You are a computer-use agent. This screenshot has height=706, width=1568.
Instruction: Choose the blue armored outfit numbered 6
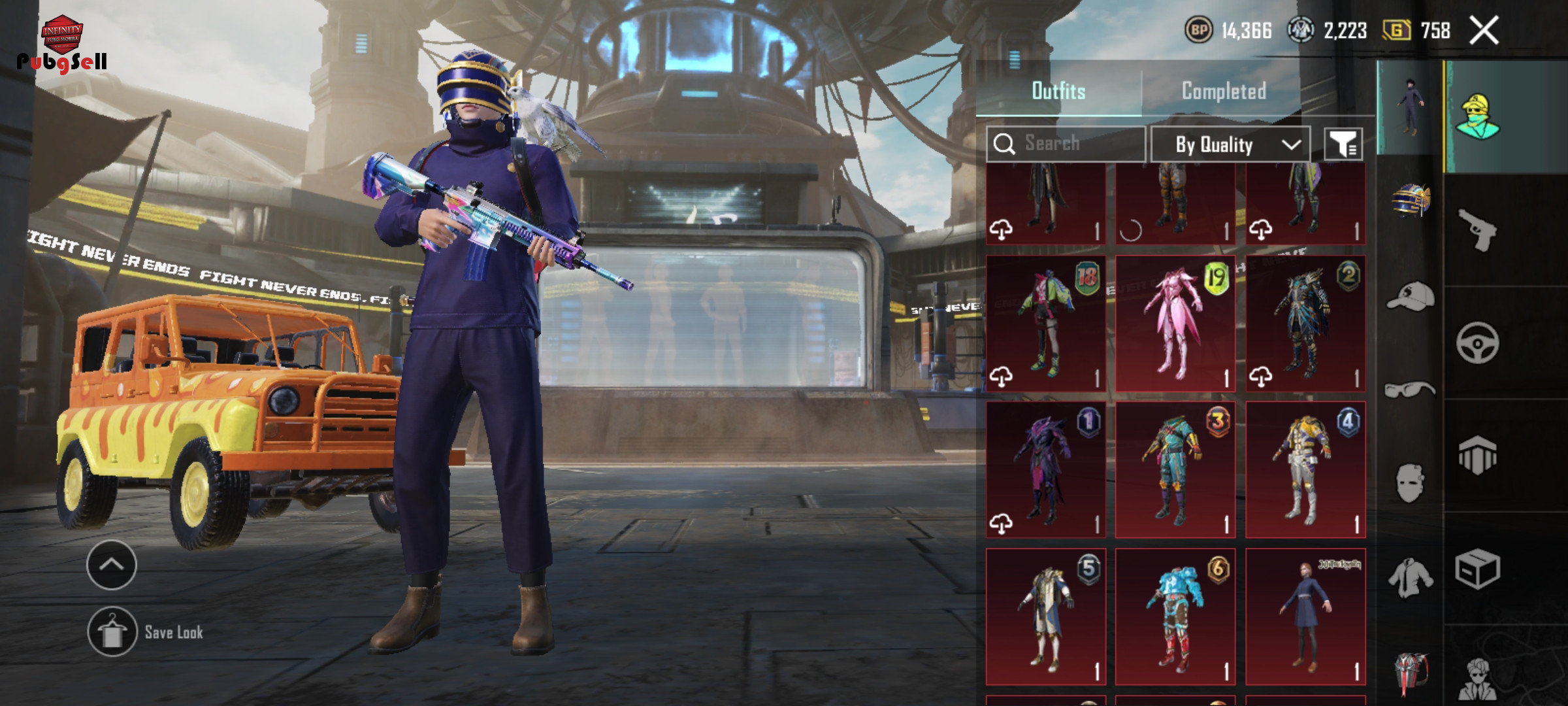[1175, 616]
